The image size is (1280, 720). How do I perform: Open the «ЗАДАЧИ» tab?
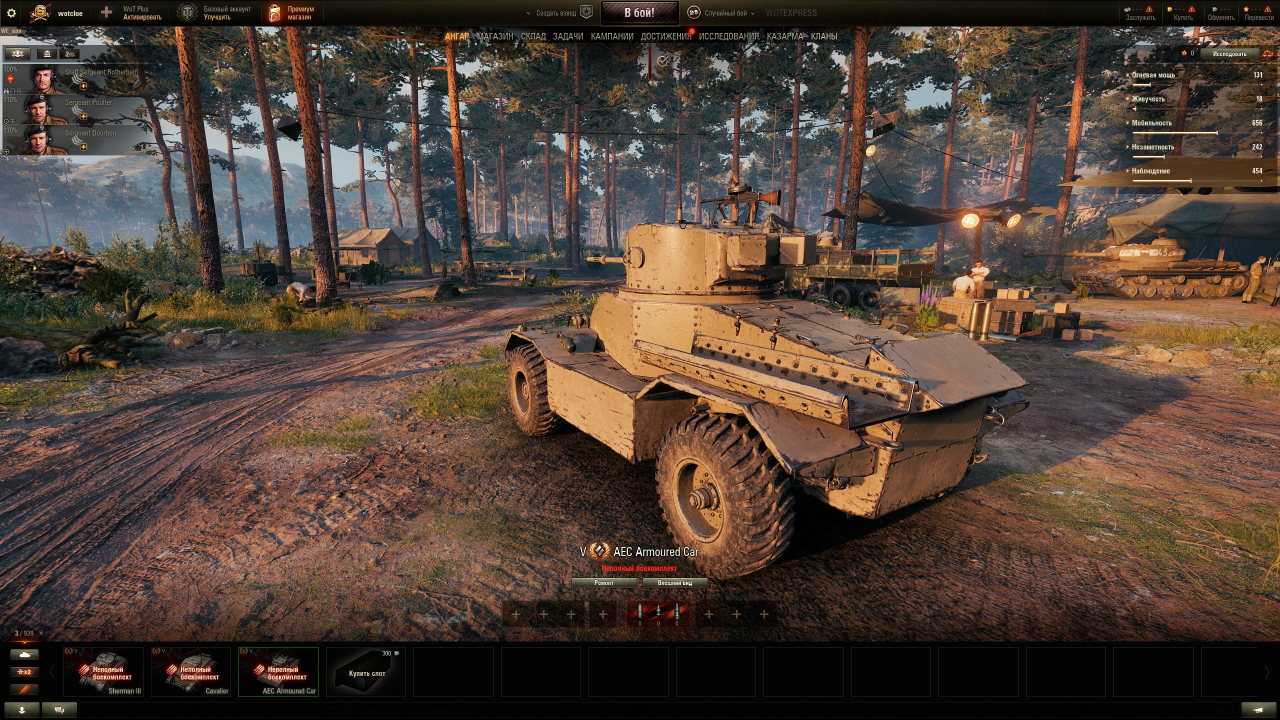tap(568, 37)
